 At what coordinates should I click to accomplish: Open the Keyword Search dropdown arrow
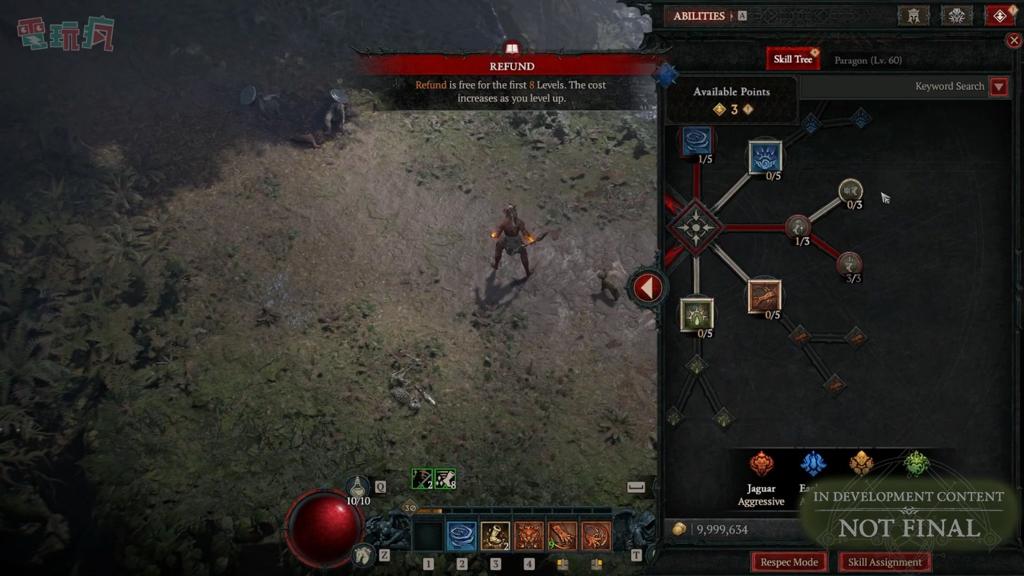(x=998, y=87)
